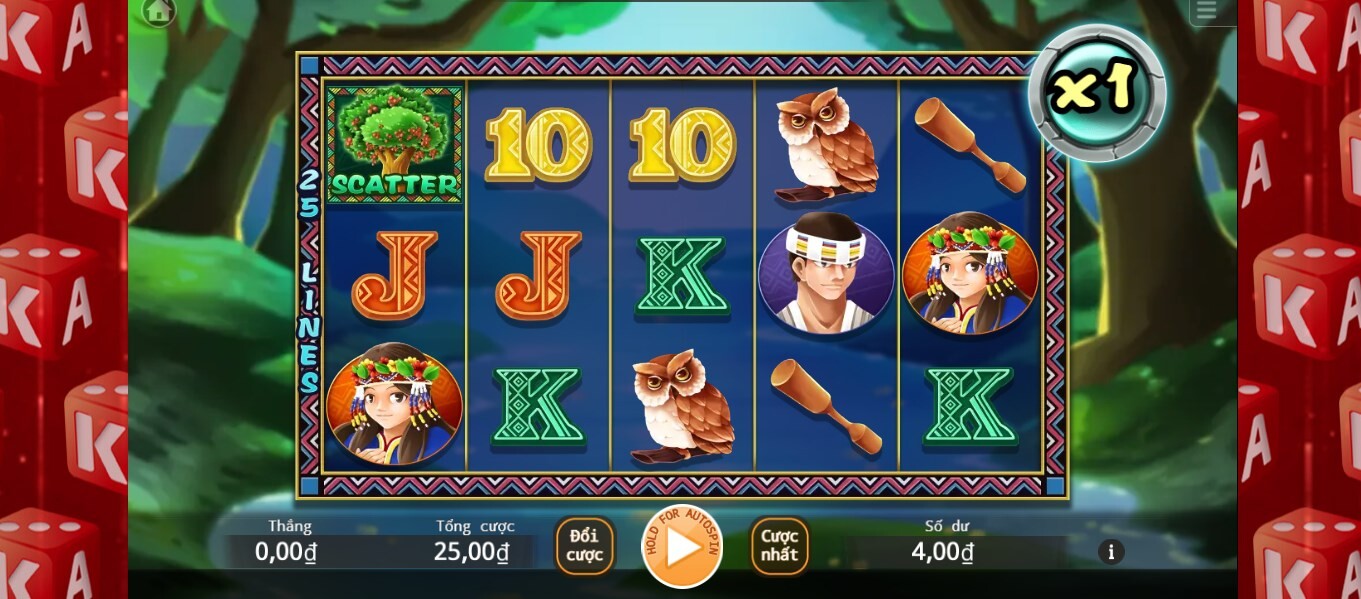Open the info paytable icon
The image size is (1361, 599).
click(1111, 551)
